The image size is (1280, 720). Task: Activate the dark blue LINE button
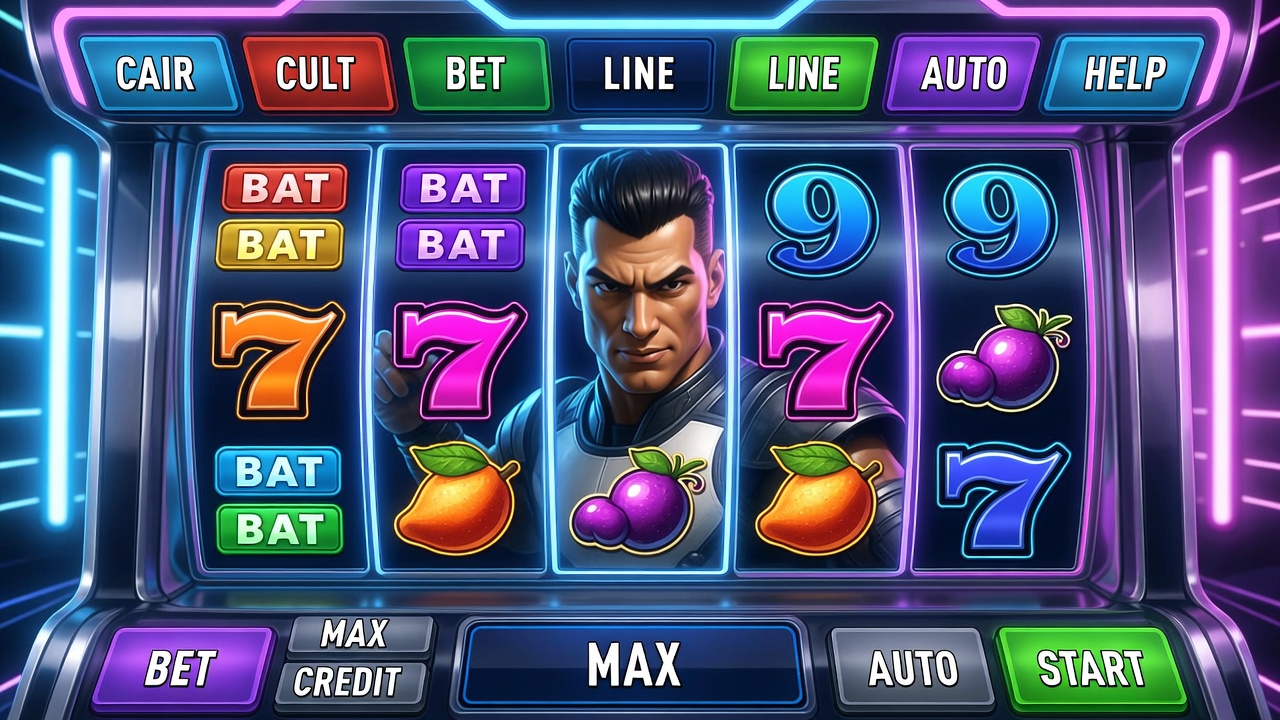coord(640,73)
